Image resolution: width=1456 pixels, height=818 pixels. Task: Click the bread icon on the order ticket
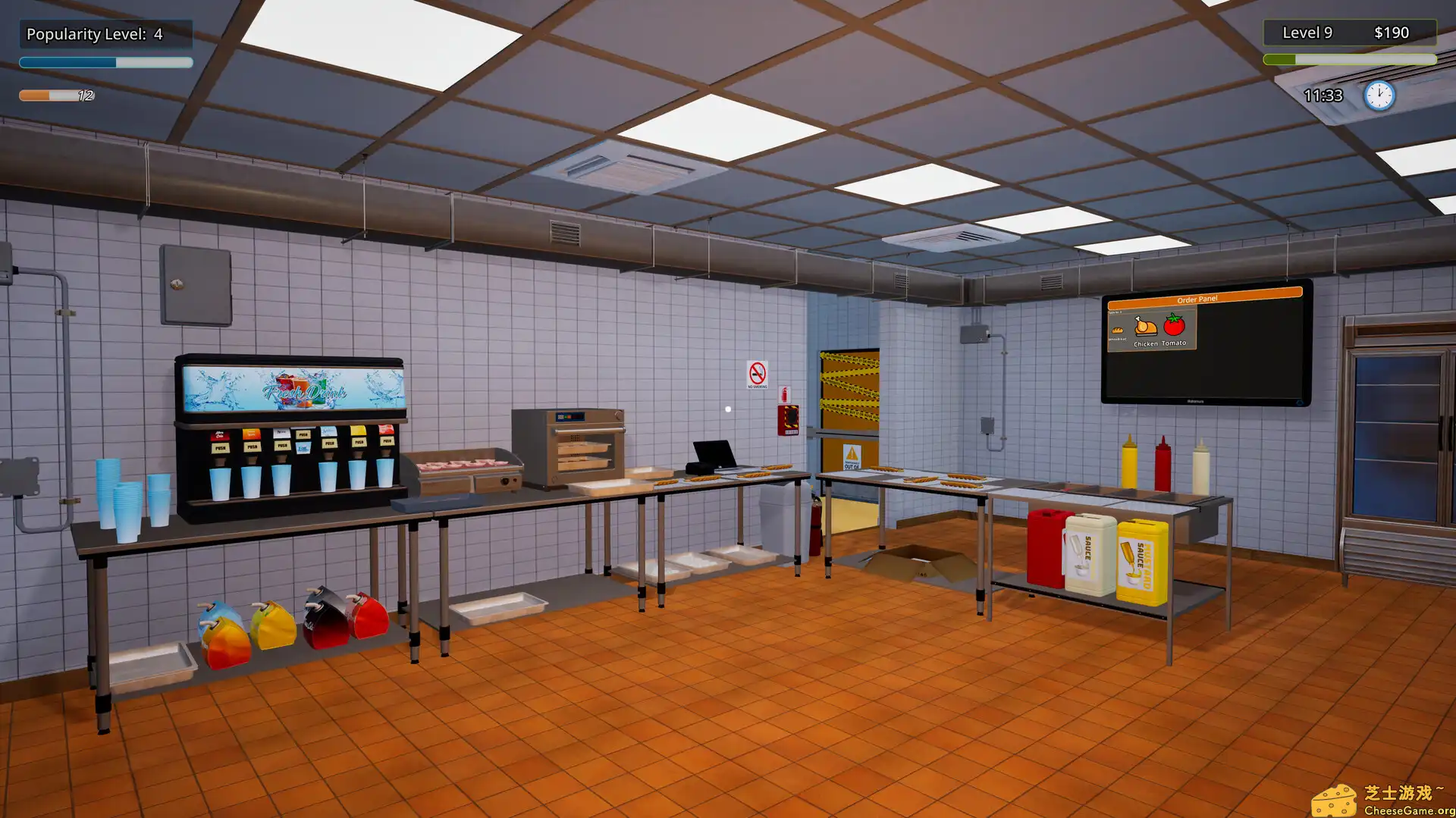coord(1118,330)
